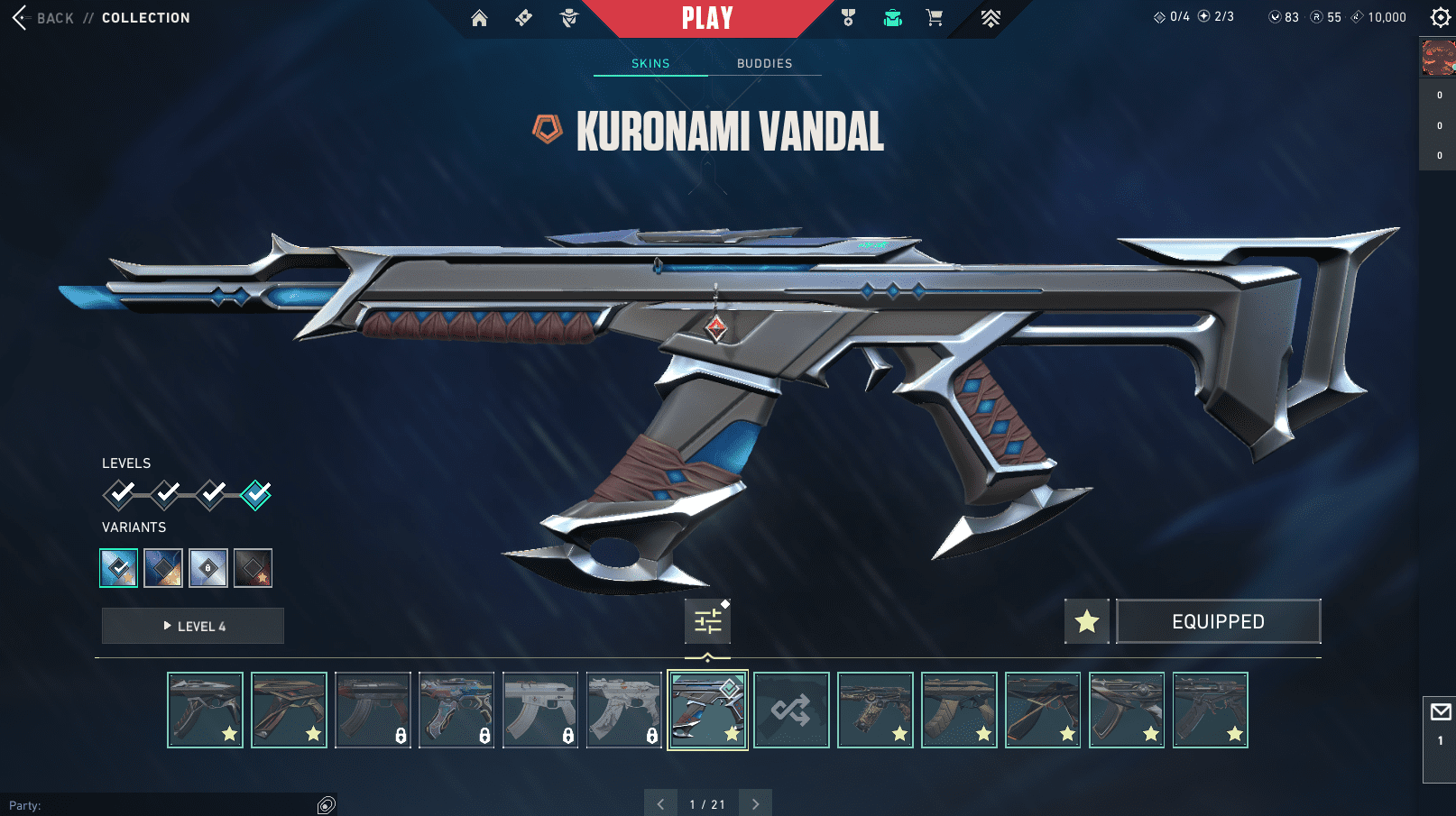Open the skin filter sliders button
1456x816 pixels.
tap(708, 621)
